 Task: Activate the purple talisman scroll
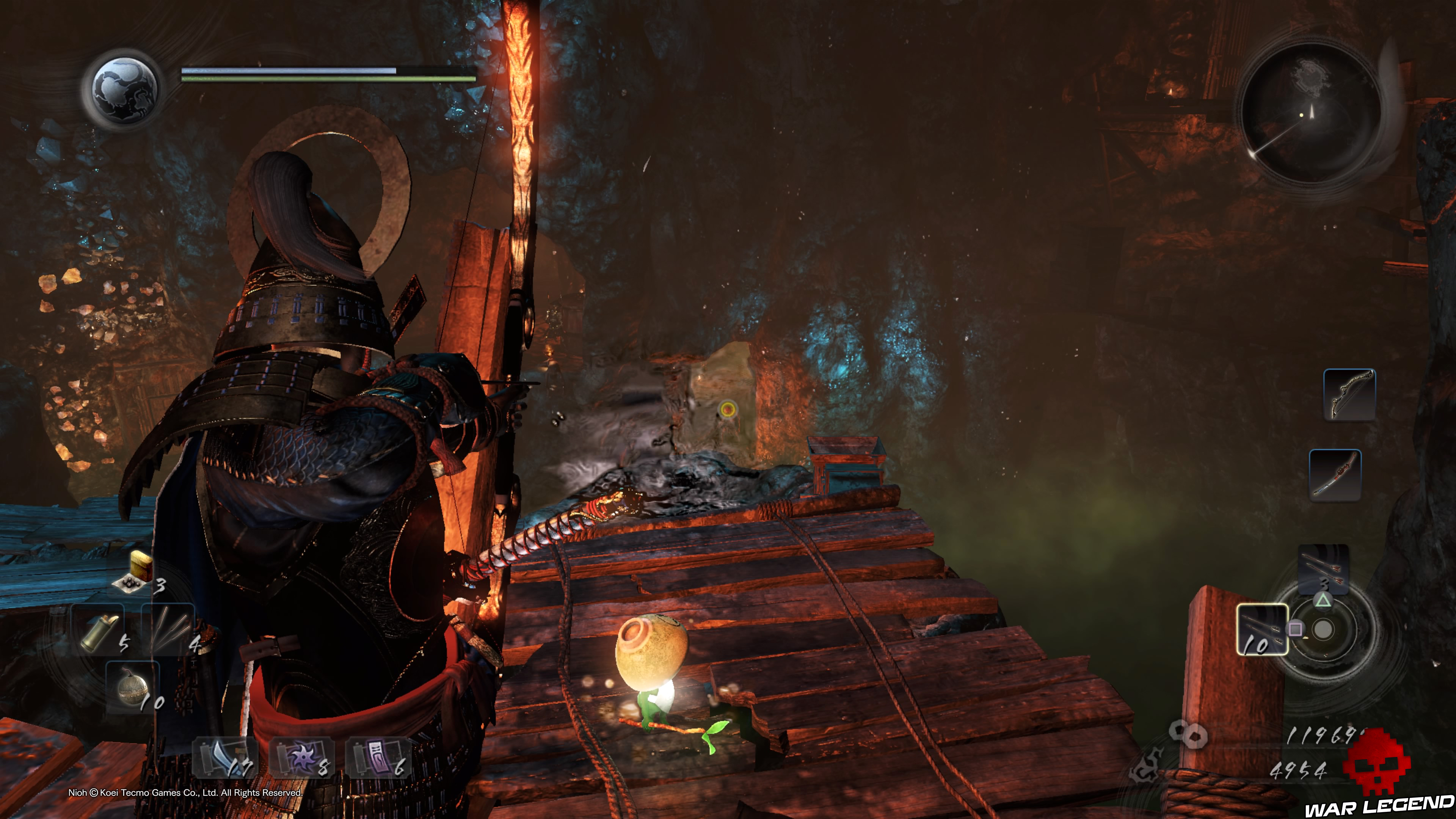coord(377,758)
